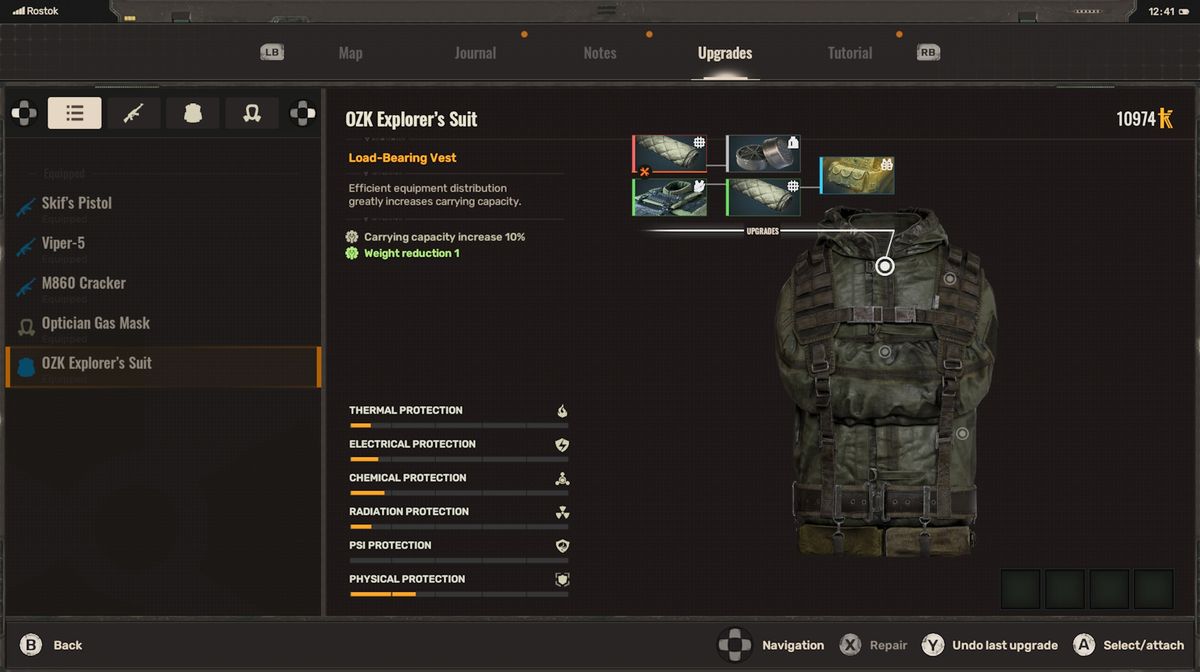Select the yellow pouch belt upgrade
Viewport: 1200px width, 672px height.
(x=857, y=176)
